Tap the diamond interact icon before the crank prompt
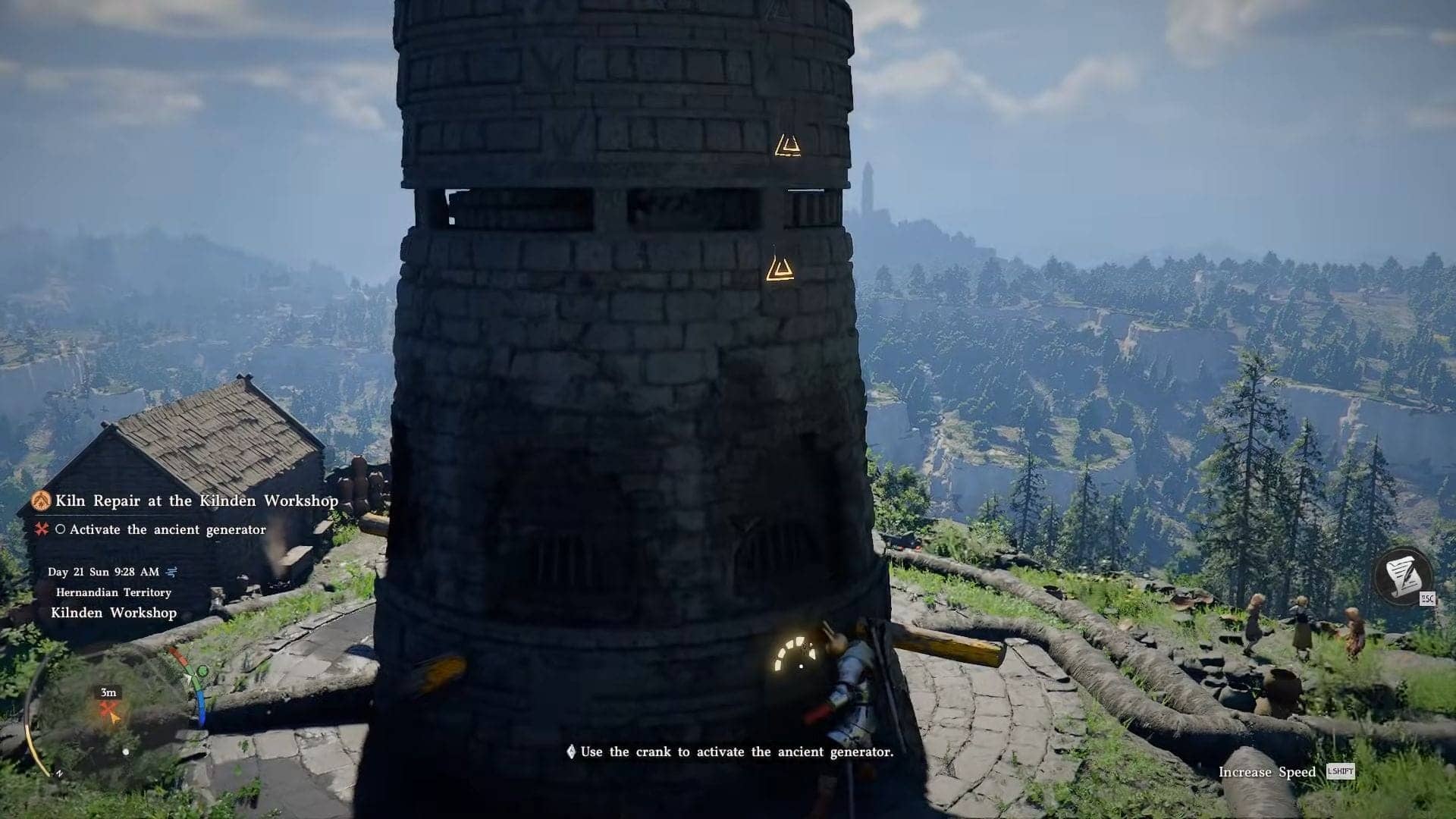 (x=570, y=752)
